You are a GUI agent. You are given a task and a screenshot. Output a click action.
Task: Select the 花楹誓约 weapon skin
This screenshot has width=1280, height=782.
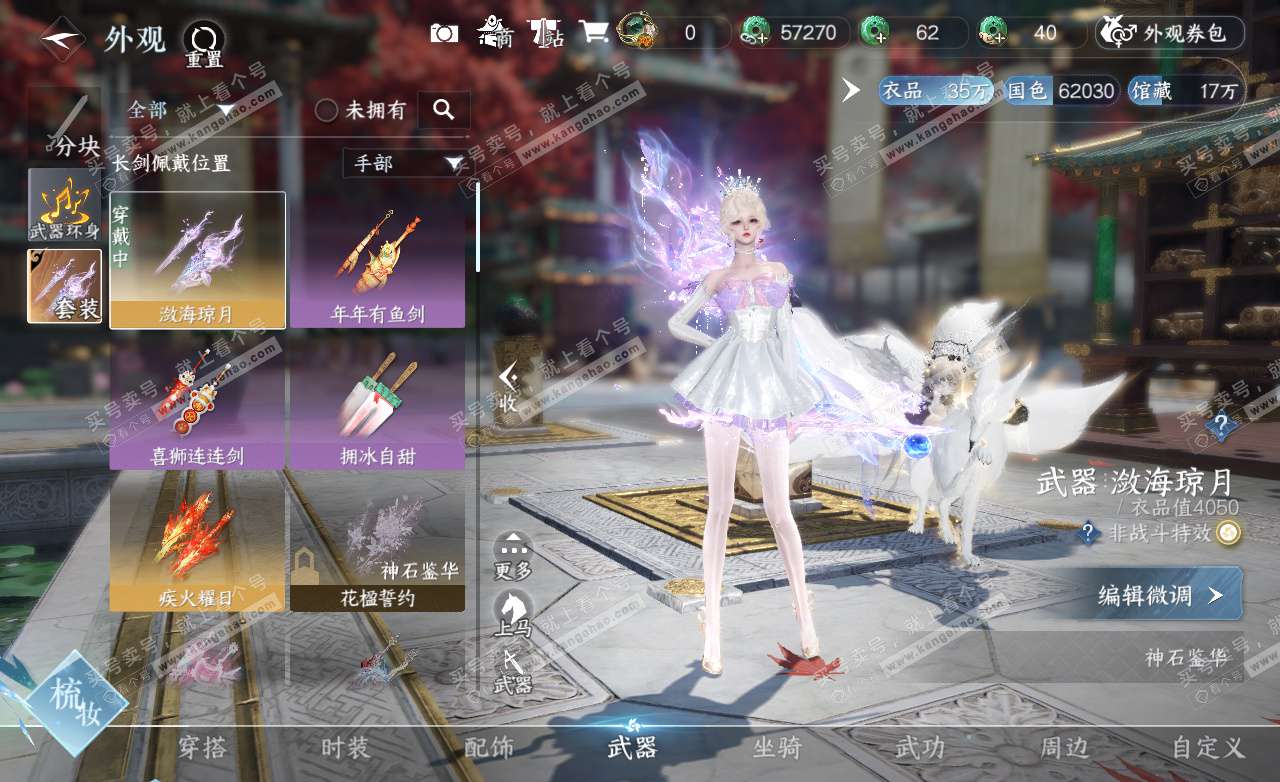(377, 543)
